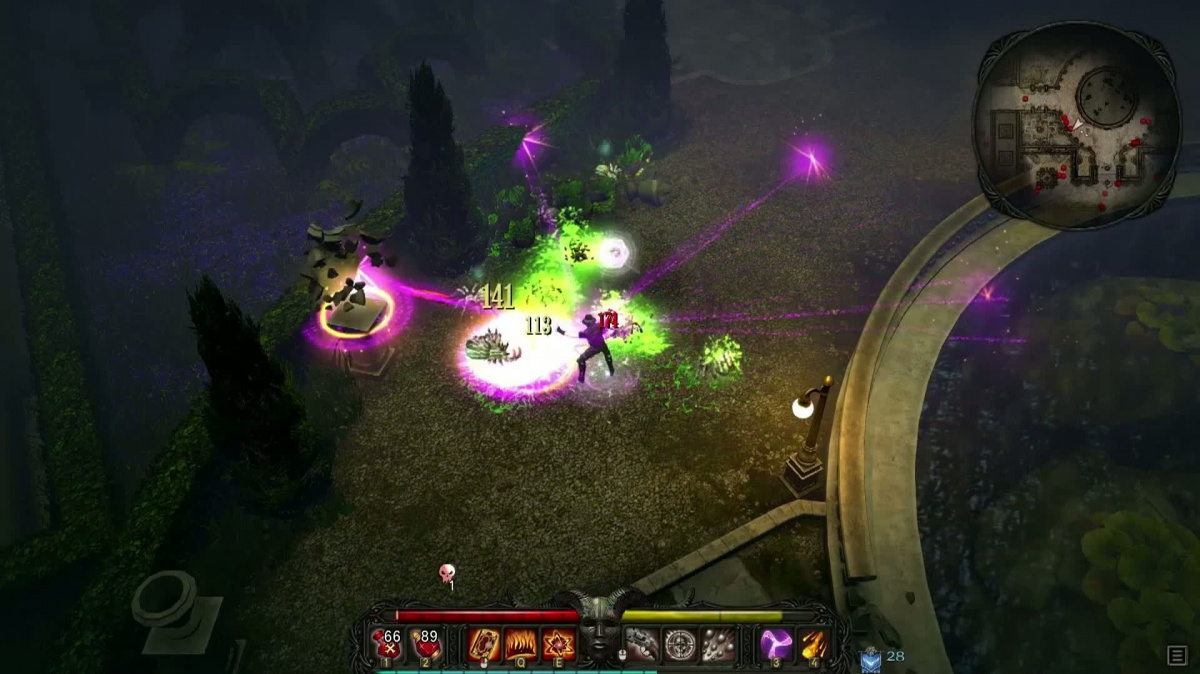Cast the wall of flames skill
The height and width of the screenshot is (674, 1200).
point(520,644)
